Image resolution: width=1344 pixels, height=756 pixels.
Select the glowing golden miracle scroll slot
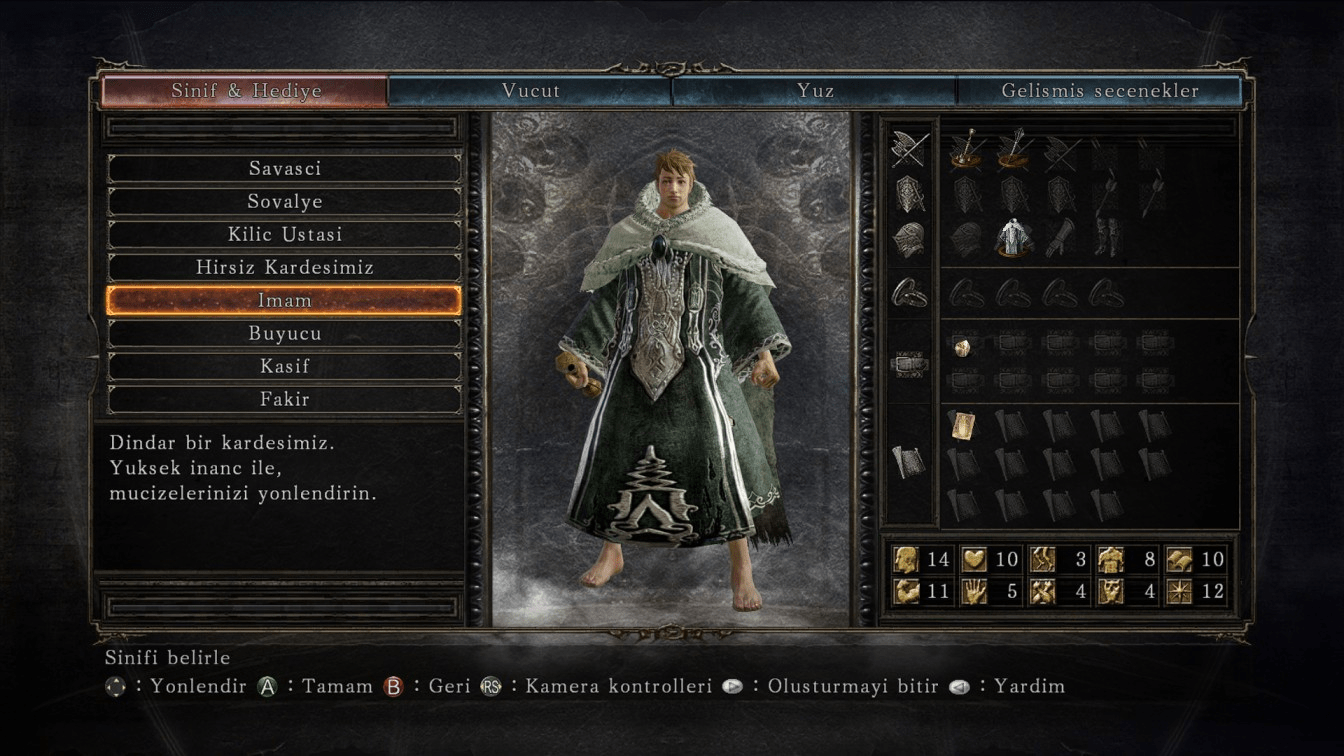point(963,425)
